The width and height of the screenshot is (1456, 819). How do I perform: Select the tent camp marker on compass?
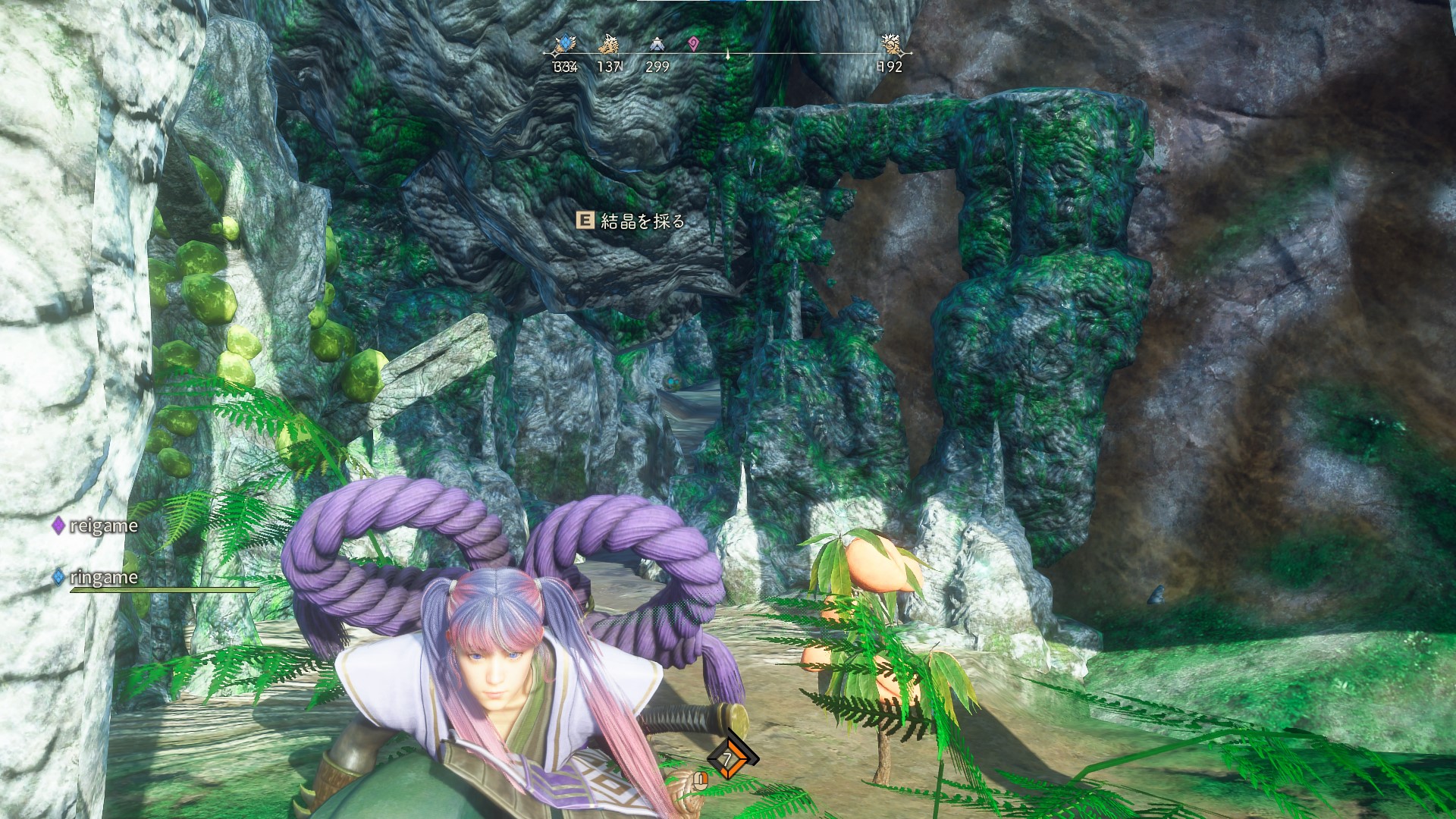point(657,45)
